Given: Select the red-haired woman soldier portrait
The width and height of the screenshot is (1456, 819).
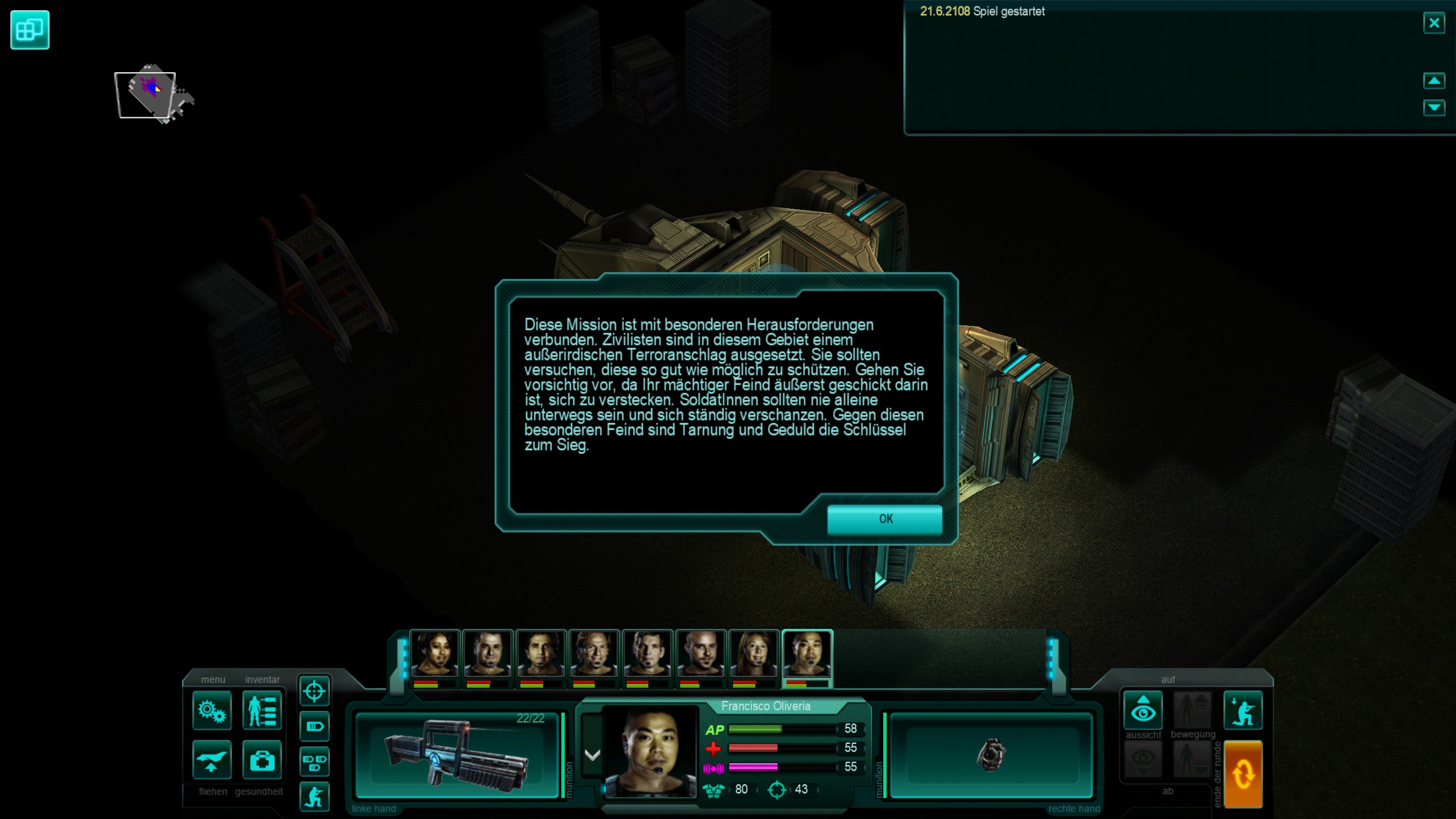Looking at the screenshot, I should 754,654.
